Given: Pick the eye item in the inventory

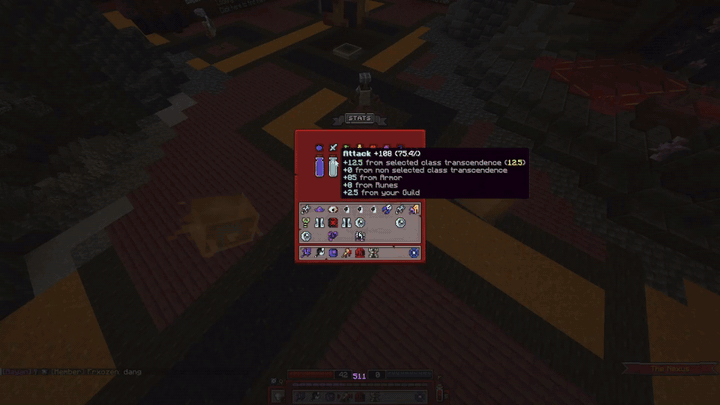Looking at the screenshot, I should [333, 210].
